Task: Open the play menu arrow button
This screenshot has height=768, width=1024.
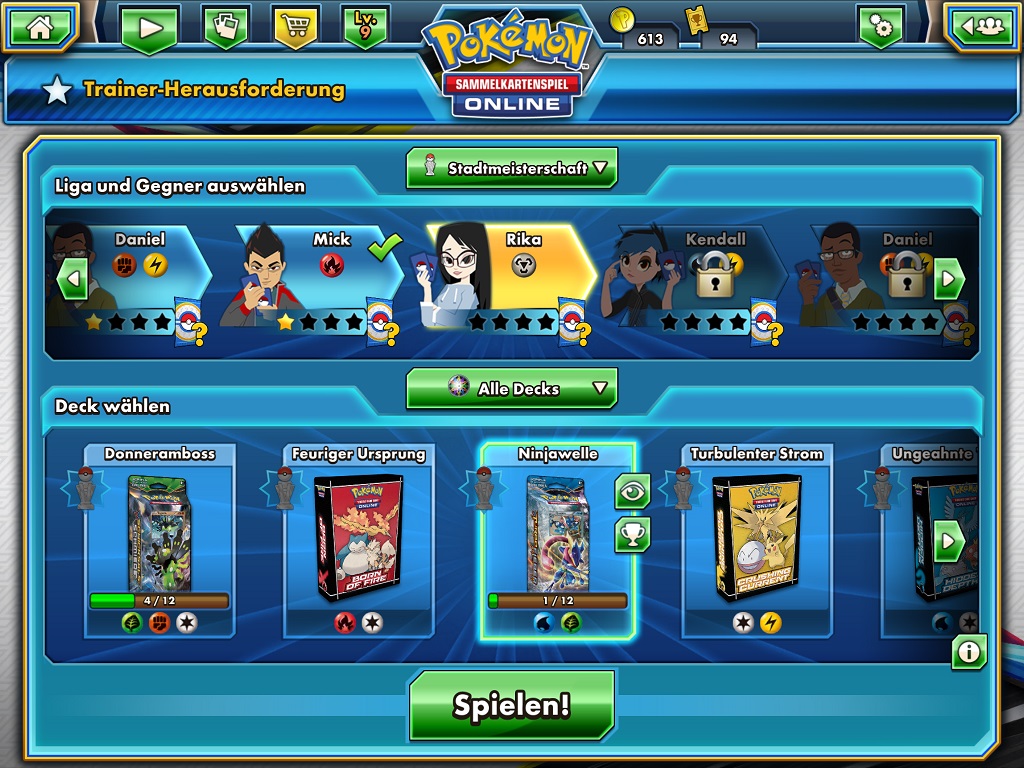Action: coord(150,28)
